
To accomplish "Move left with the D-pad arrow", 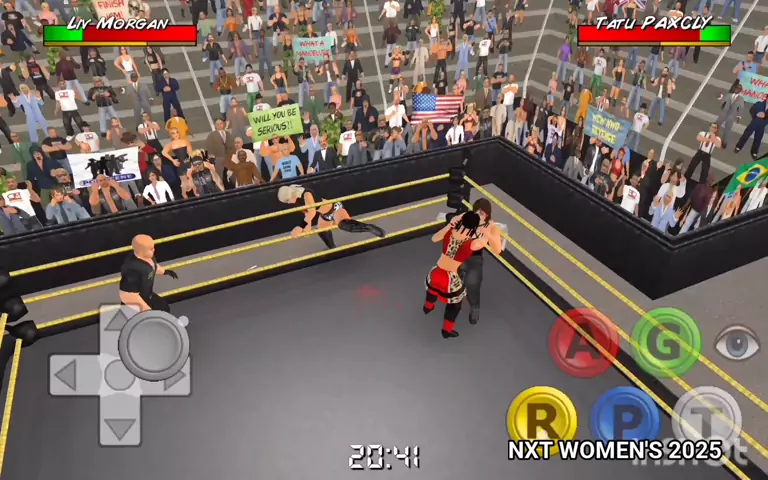I will point(64,376).
